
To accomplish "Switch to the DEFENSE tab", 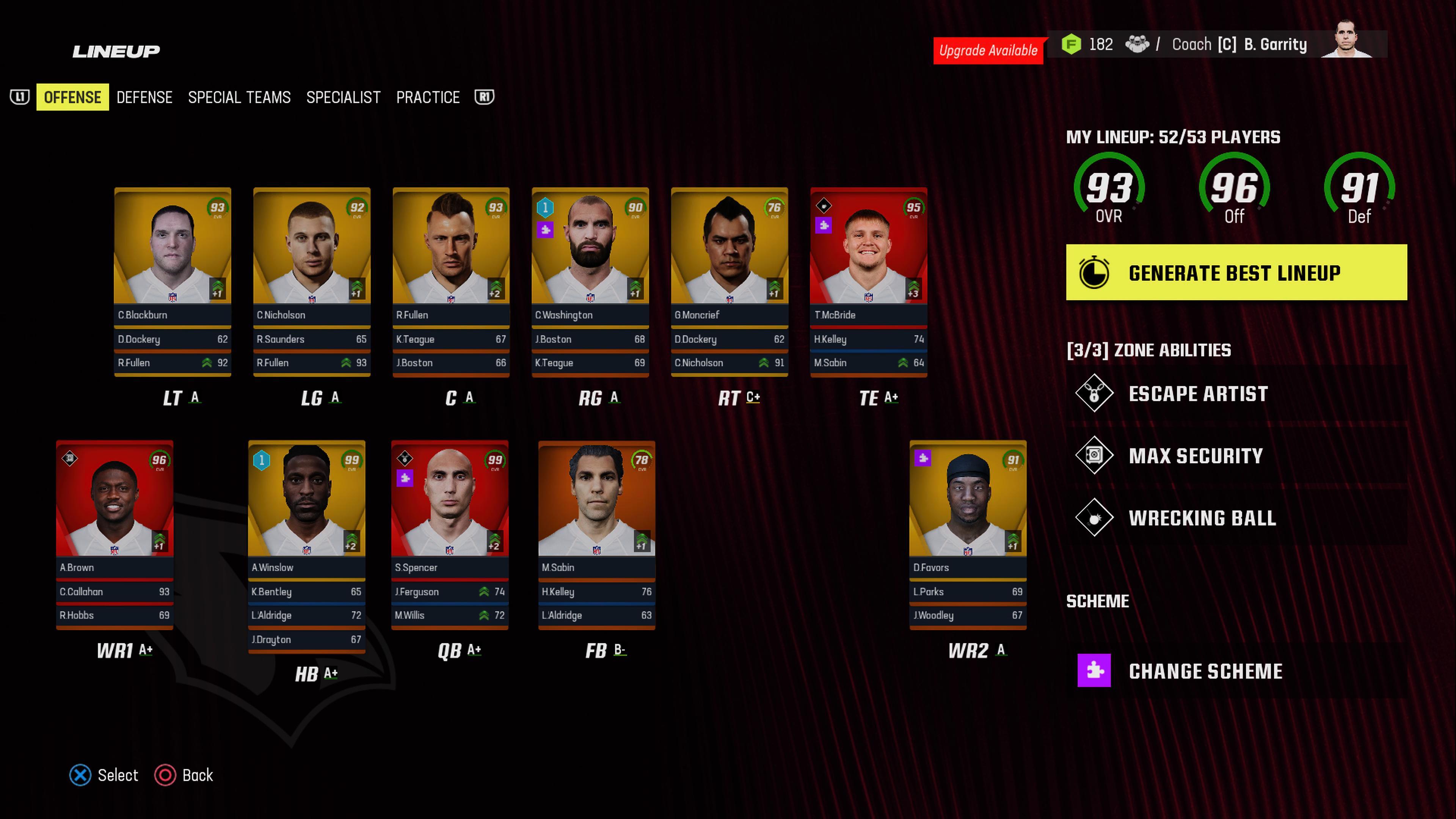I will pyautogui.click(x=145, y=97).
